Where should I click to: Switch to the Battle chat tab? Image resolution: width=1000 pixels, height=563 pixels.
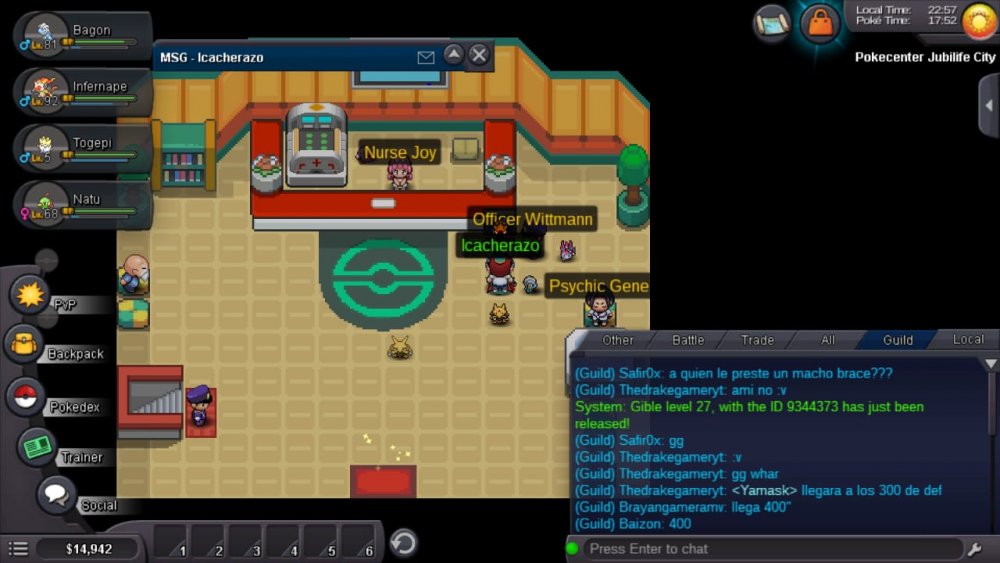(688, 340)
